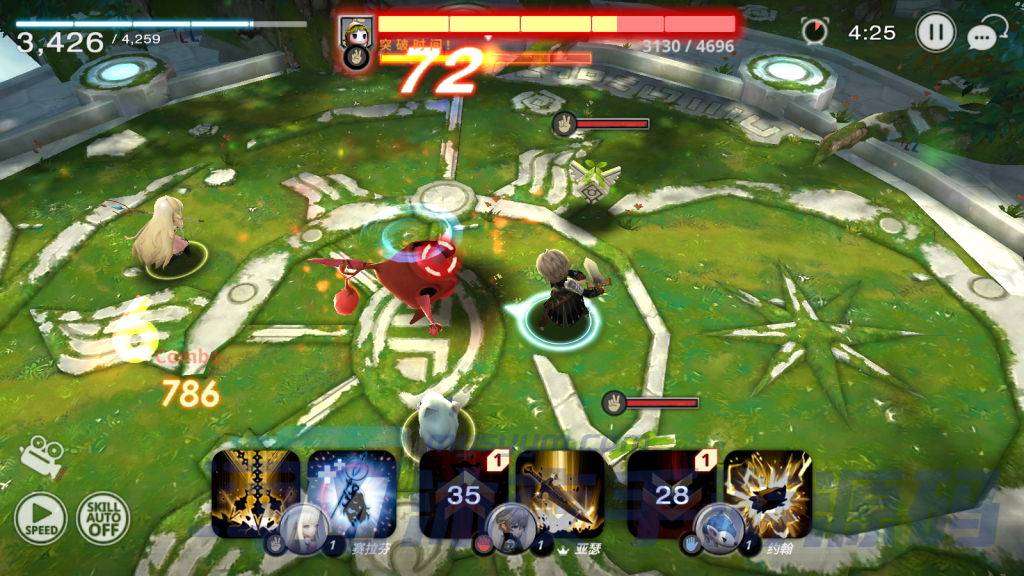Select the skill on 35 cooldown
The height and width of the screenshot is (576, 1024).
pos(463,492)
